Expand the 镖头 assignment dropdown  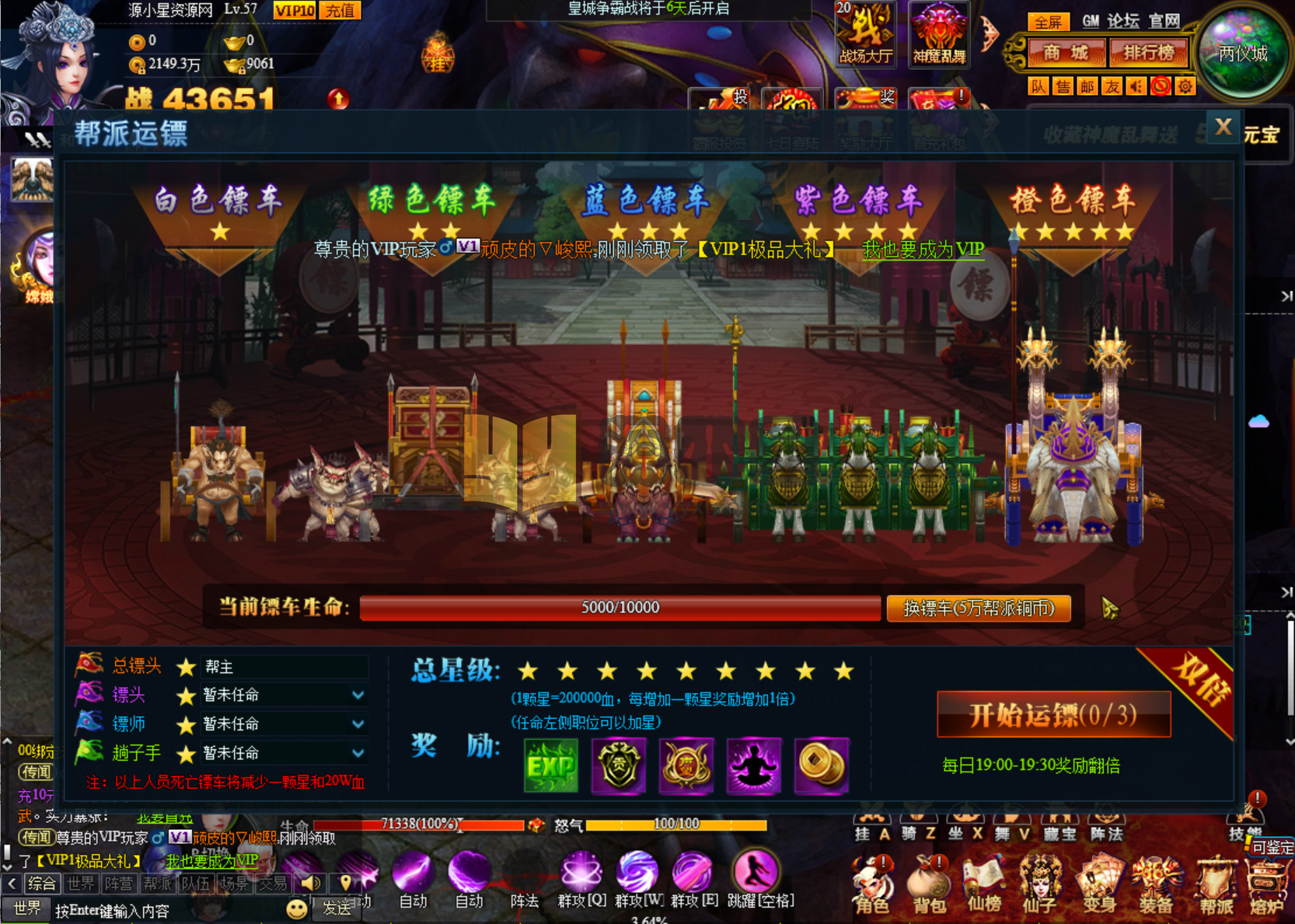coord(357,696)
